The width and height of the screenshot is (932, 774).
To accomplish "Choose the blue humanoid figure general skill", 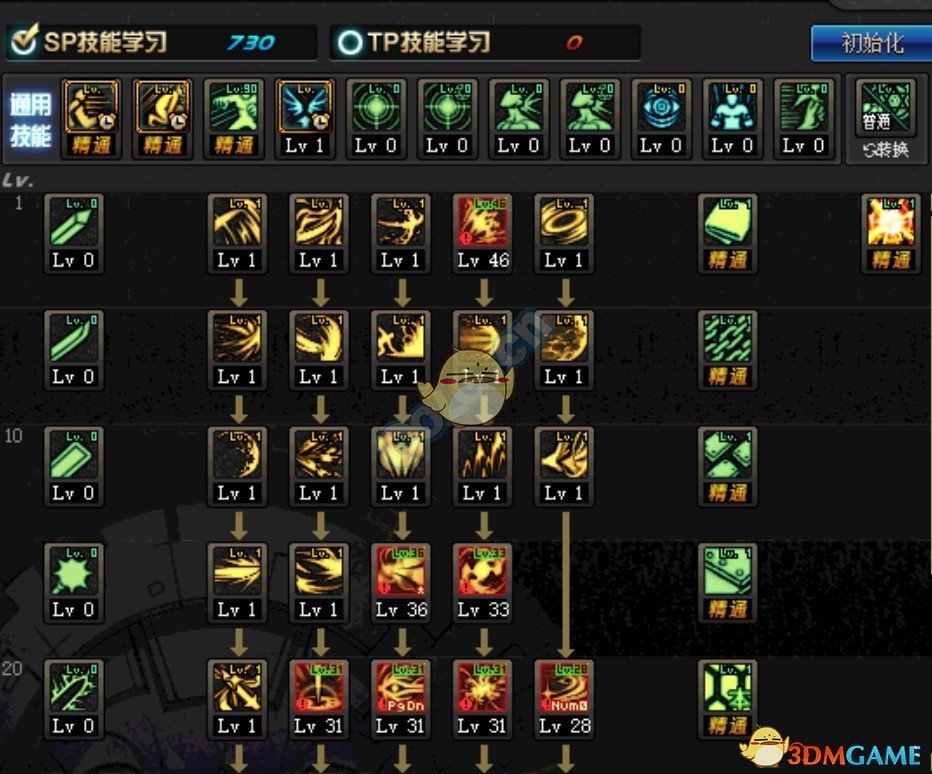I will click(x=731, y=106).
